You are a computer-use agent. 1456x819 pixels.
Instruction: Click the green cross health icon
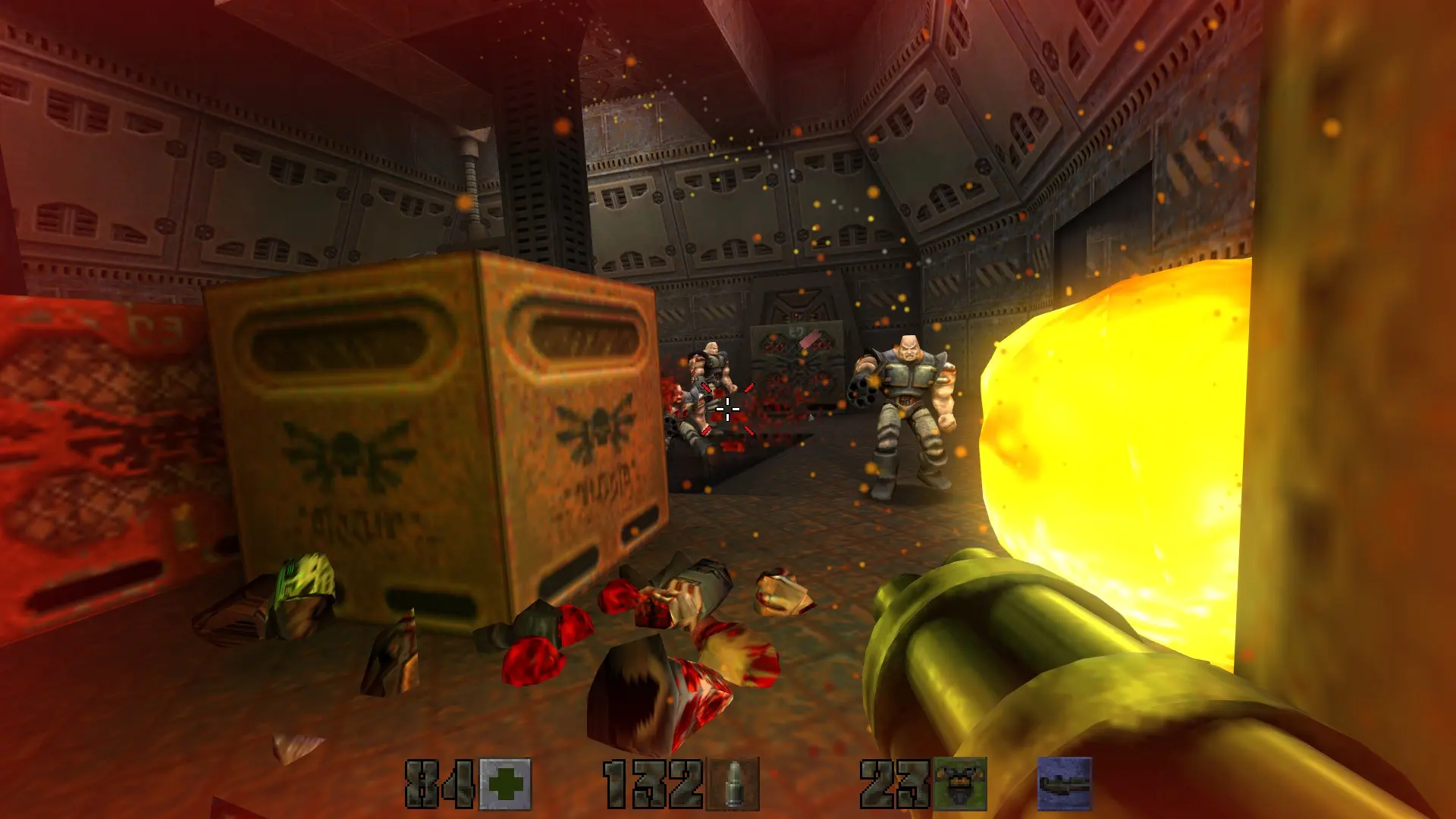[x=506, y=784]
